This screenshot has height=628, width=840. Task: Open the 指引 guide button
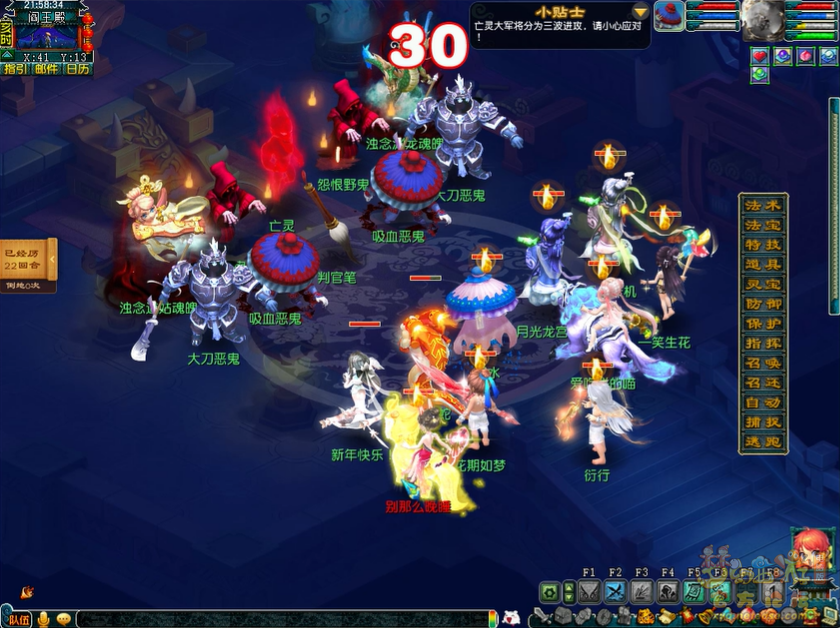pos(15,69)
